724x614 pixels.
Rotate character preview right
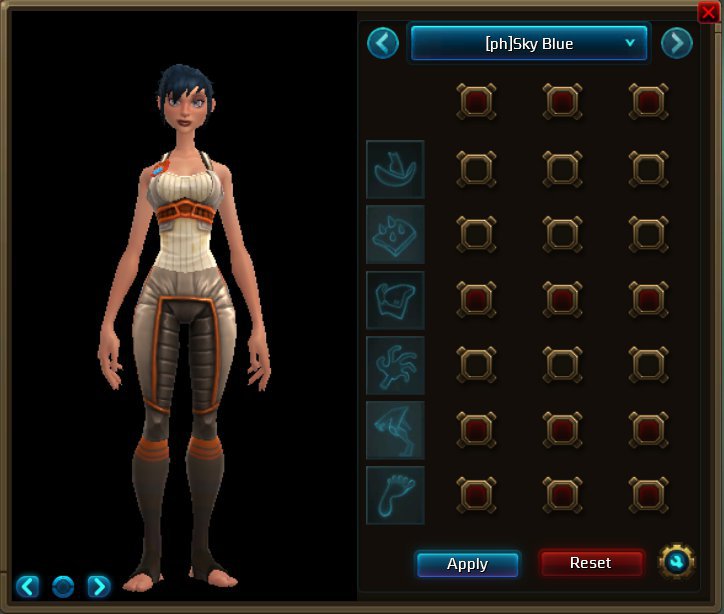[x=98, y=586]
